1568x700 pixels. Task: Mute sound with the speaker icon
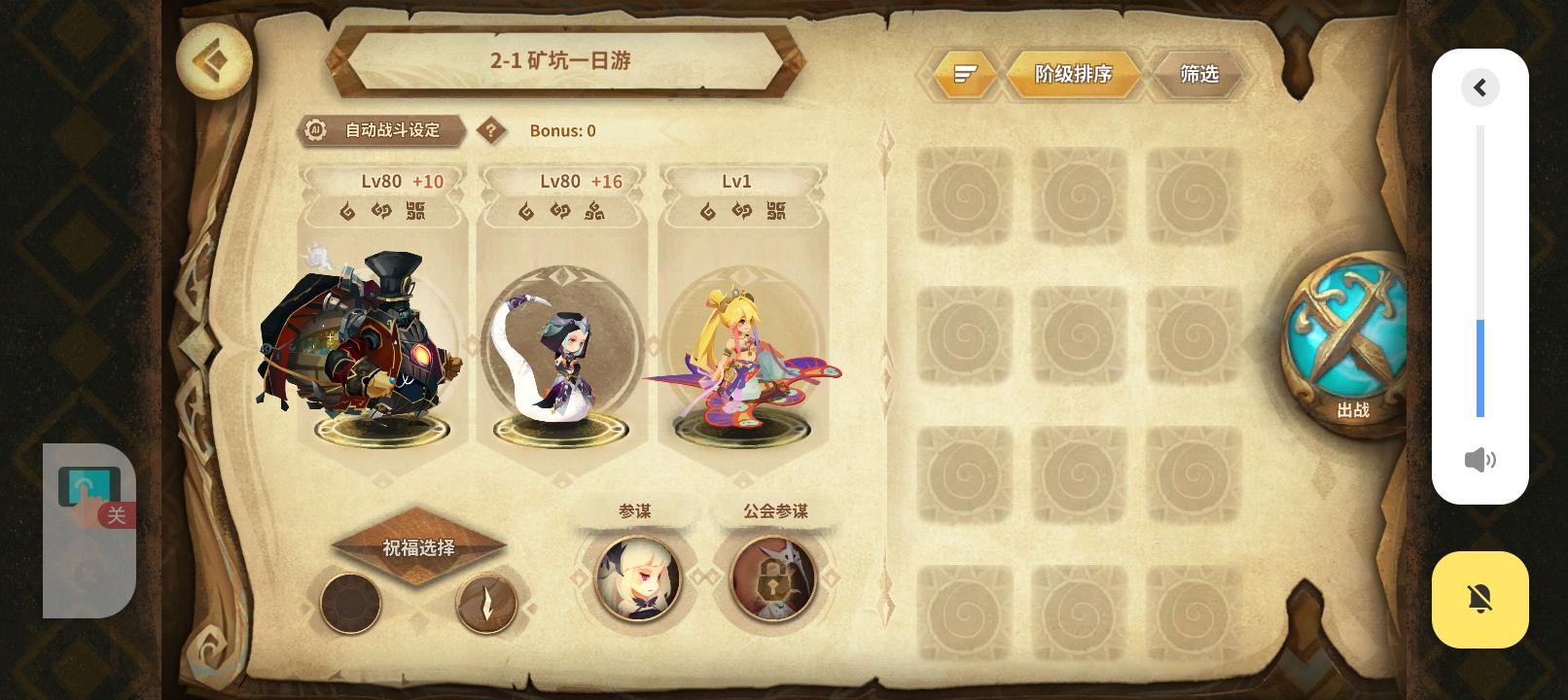tap(1479, 460)
